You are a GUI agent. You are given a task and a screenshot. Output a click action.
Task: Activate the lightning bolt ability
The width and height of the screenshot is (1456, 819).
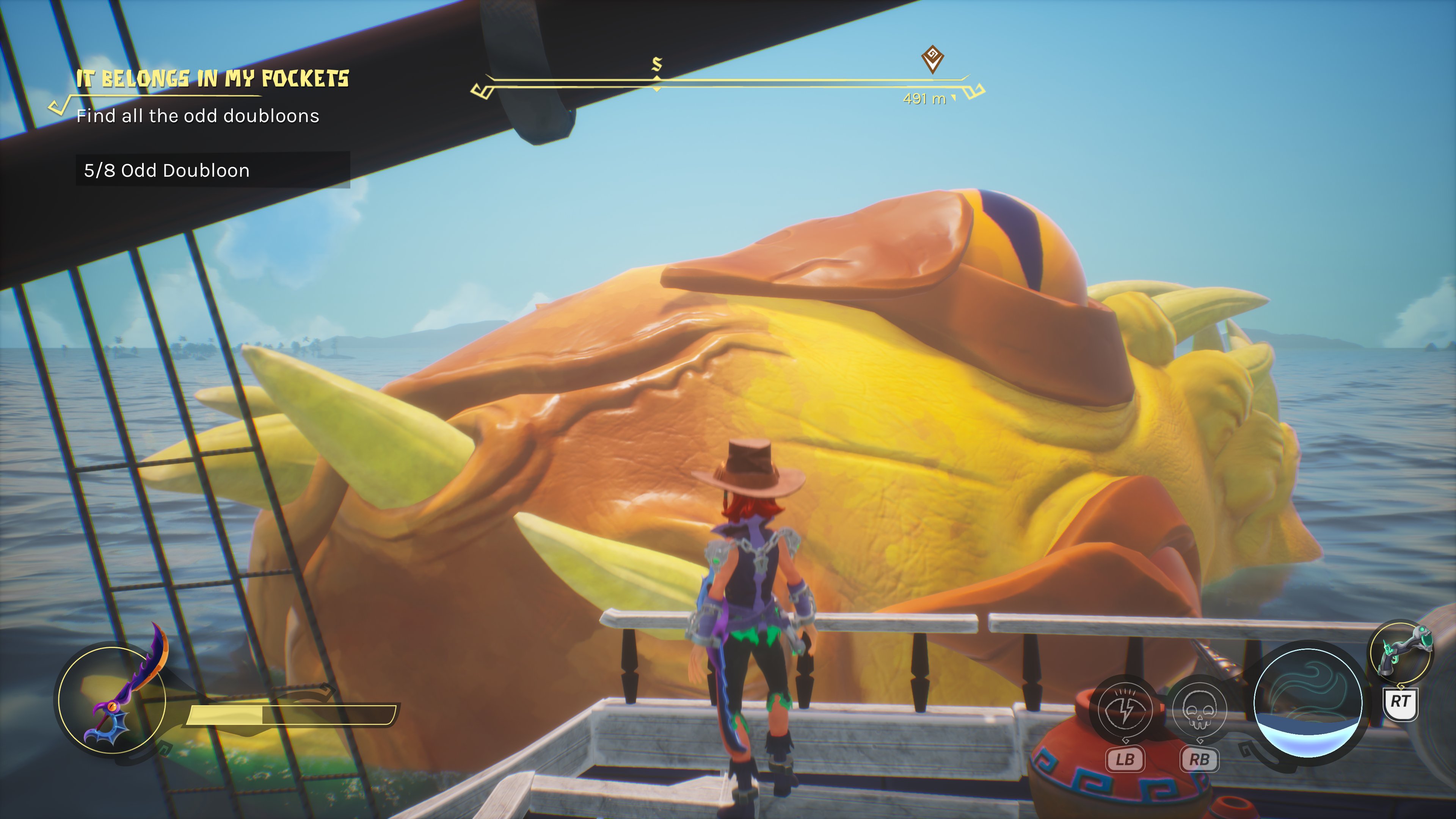tap(1124, 710)
